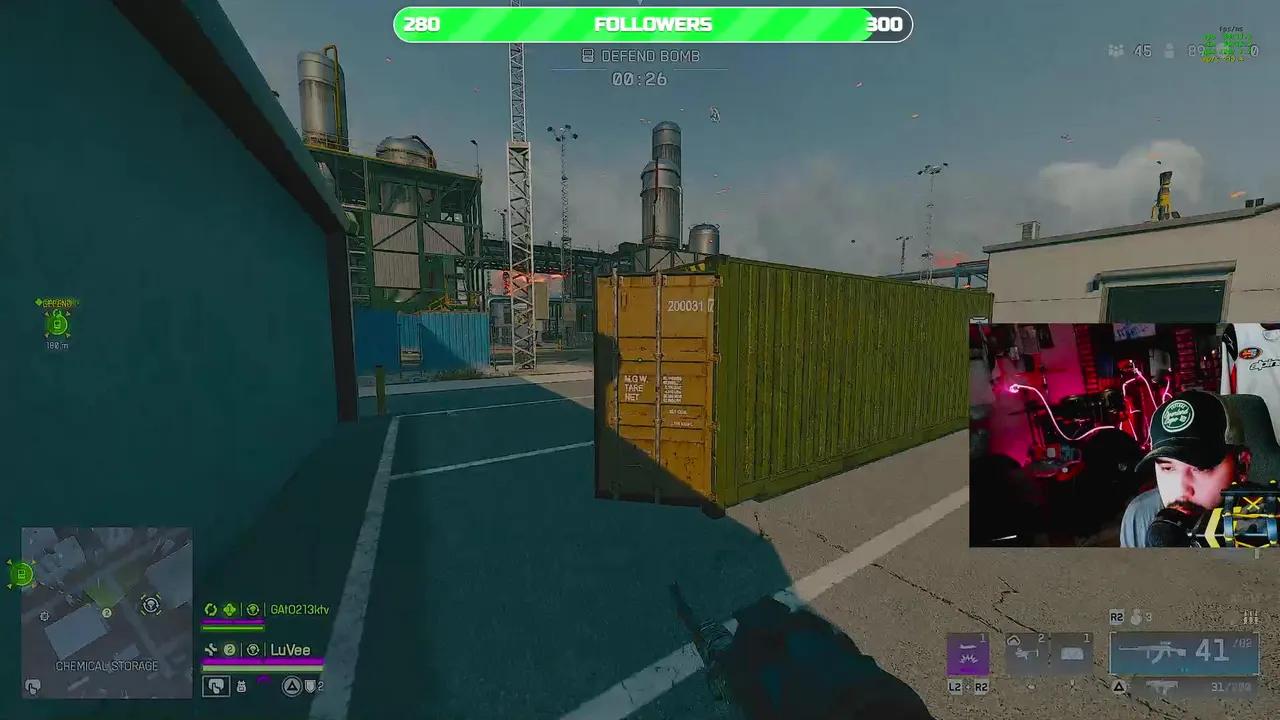
Task: Select the ping wheel triangle icon
Action: tap(291, 685)
